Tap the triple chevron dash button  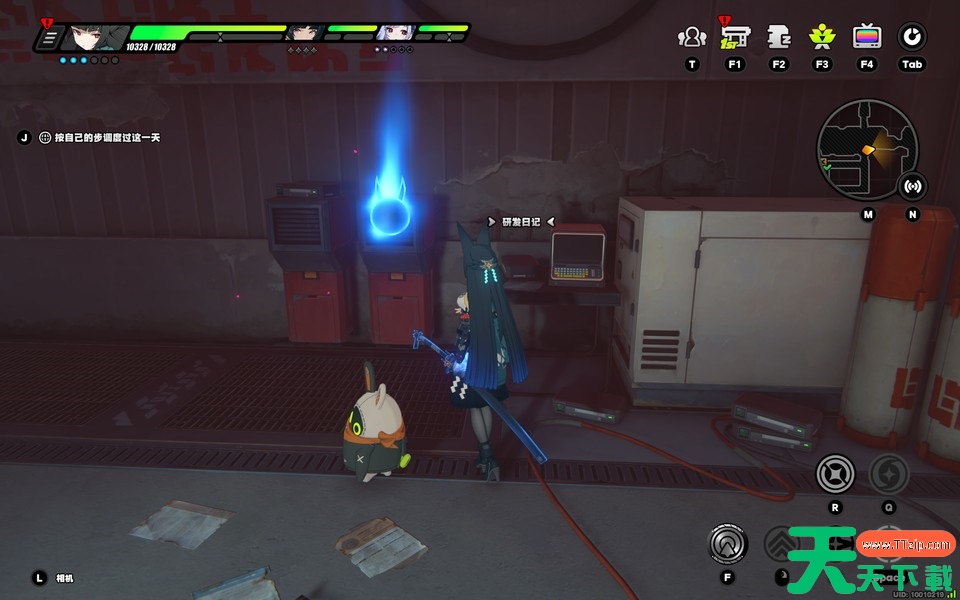coord(782,544)
